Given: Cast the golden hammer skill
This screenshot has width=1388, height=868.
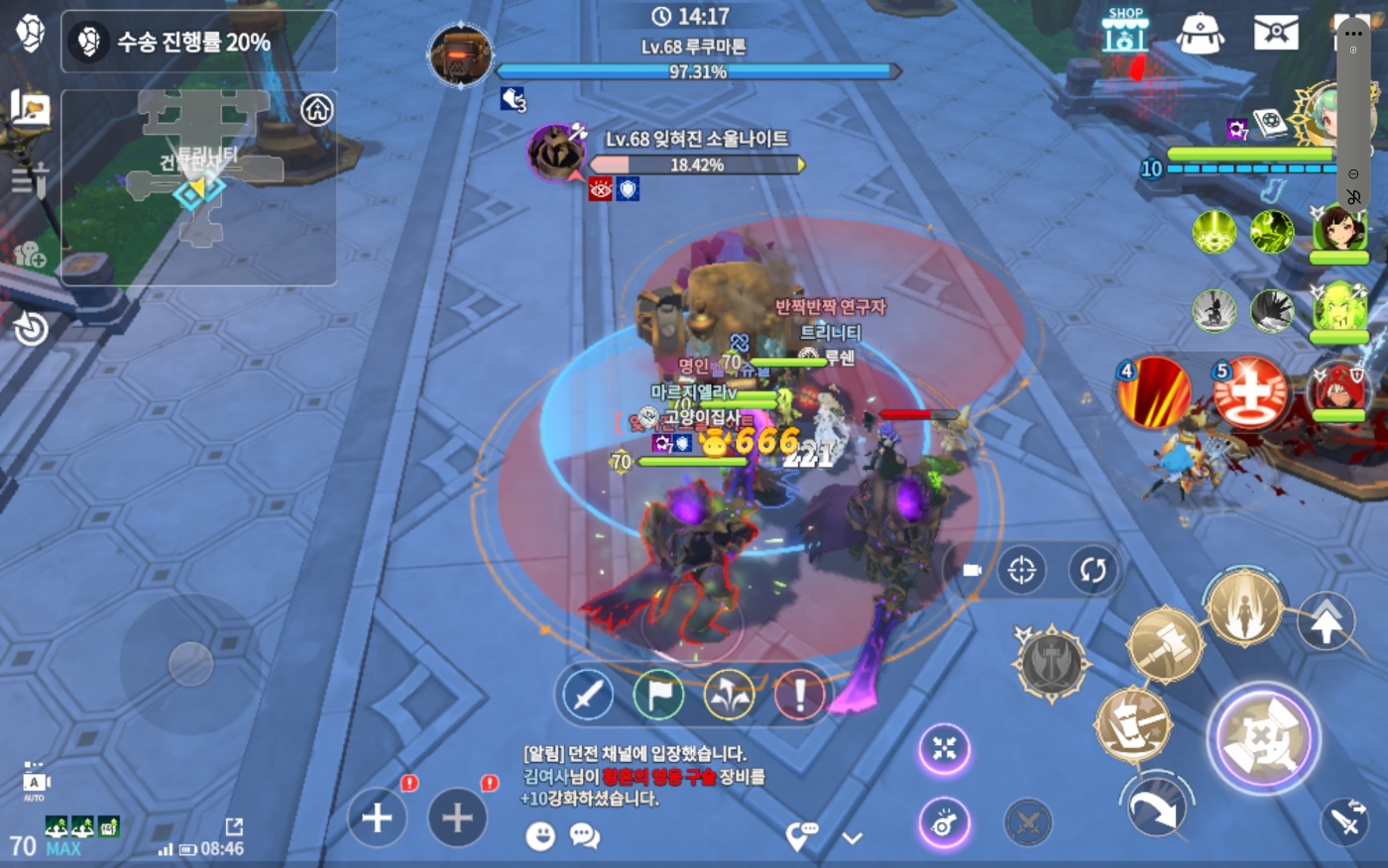Looking at the screenshot, I should [1166, 644].
